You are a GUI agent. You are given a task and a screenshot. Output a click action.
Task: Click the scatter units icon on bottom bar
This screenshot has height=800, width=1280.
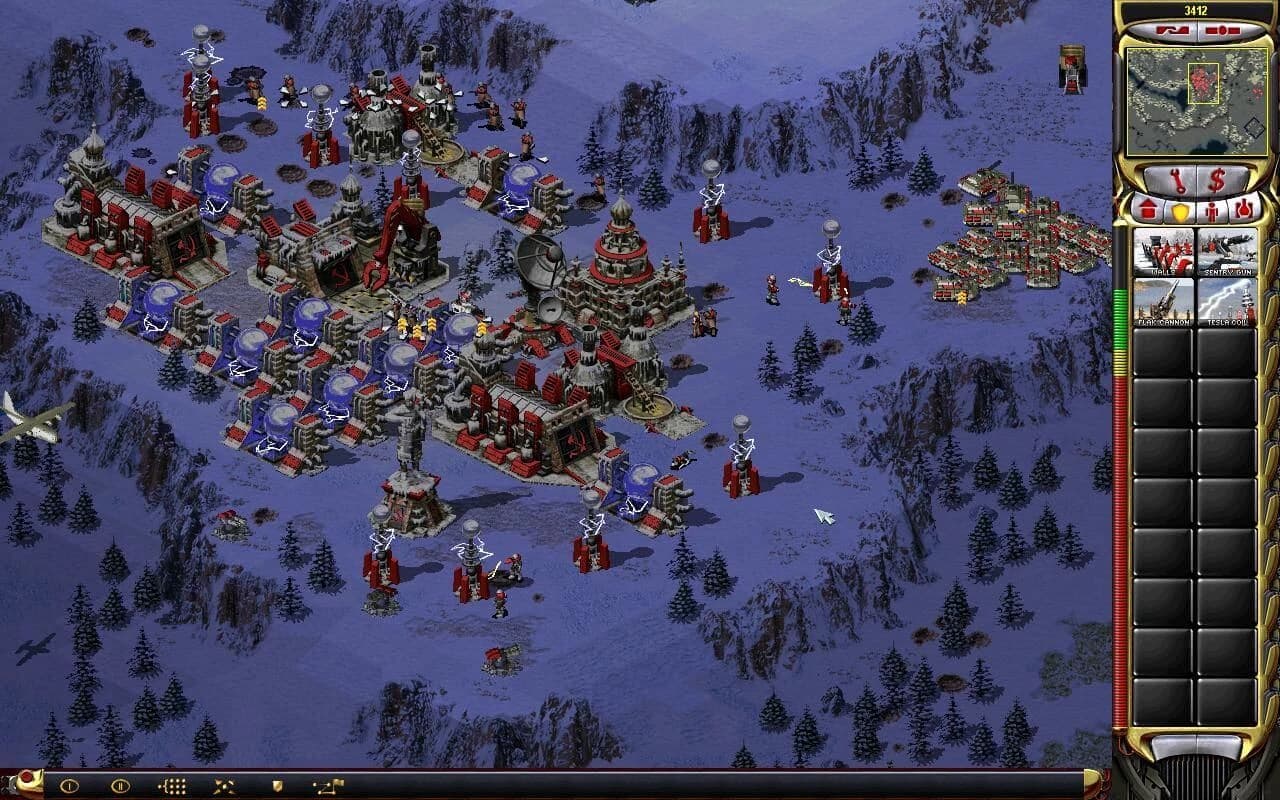click(x=223, y=786)
